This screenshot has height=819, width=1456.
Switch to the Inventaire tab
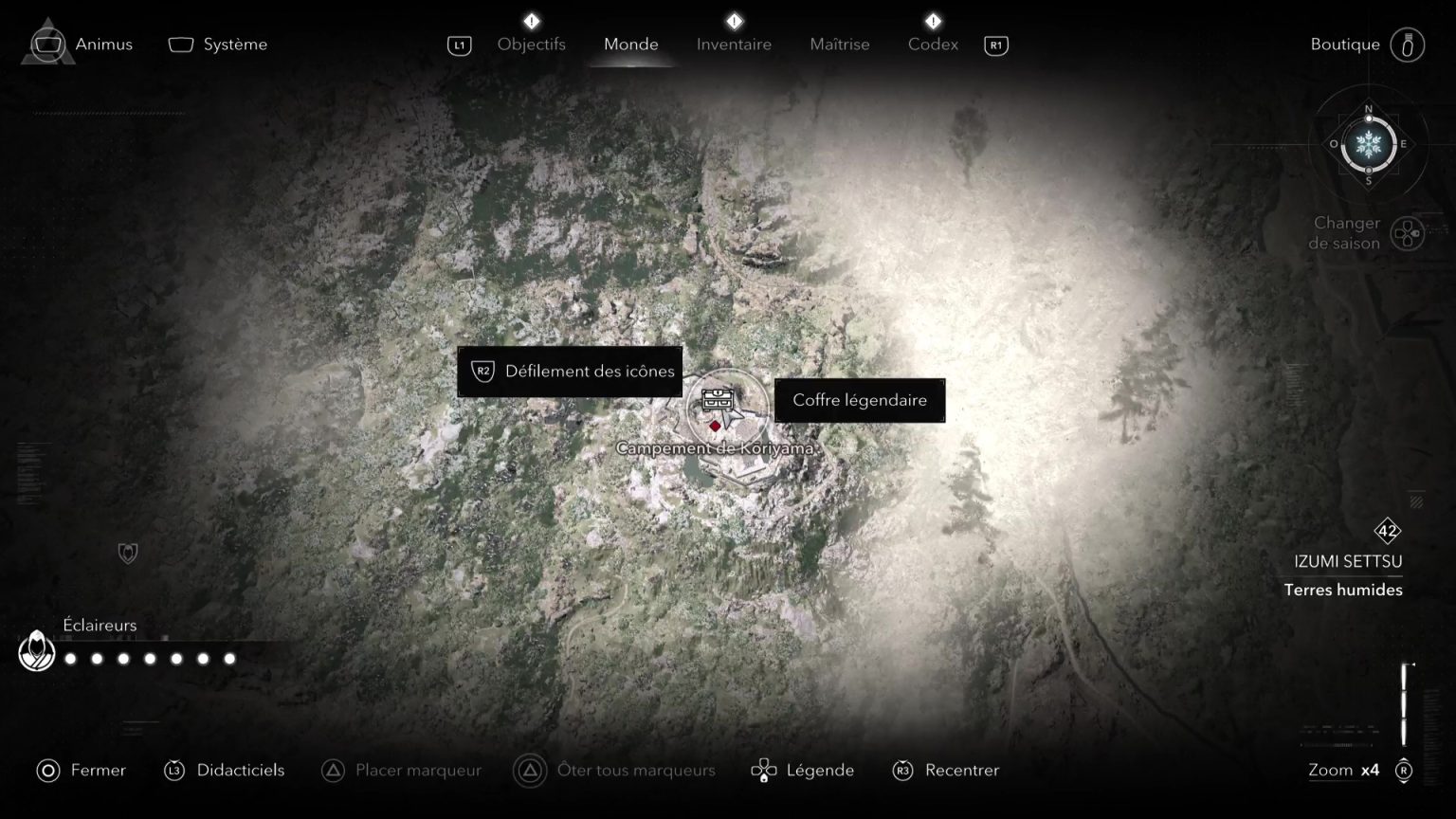(734, 44)
